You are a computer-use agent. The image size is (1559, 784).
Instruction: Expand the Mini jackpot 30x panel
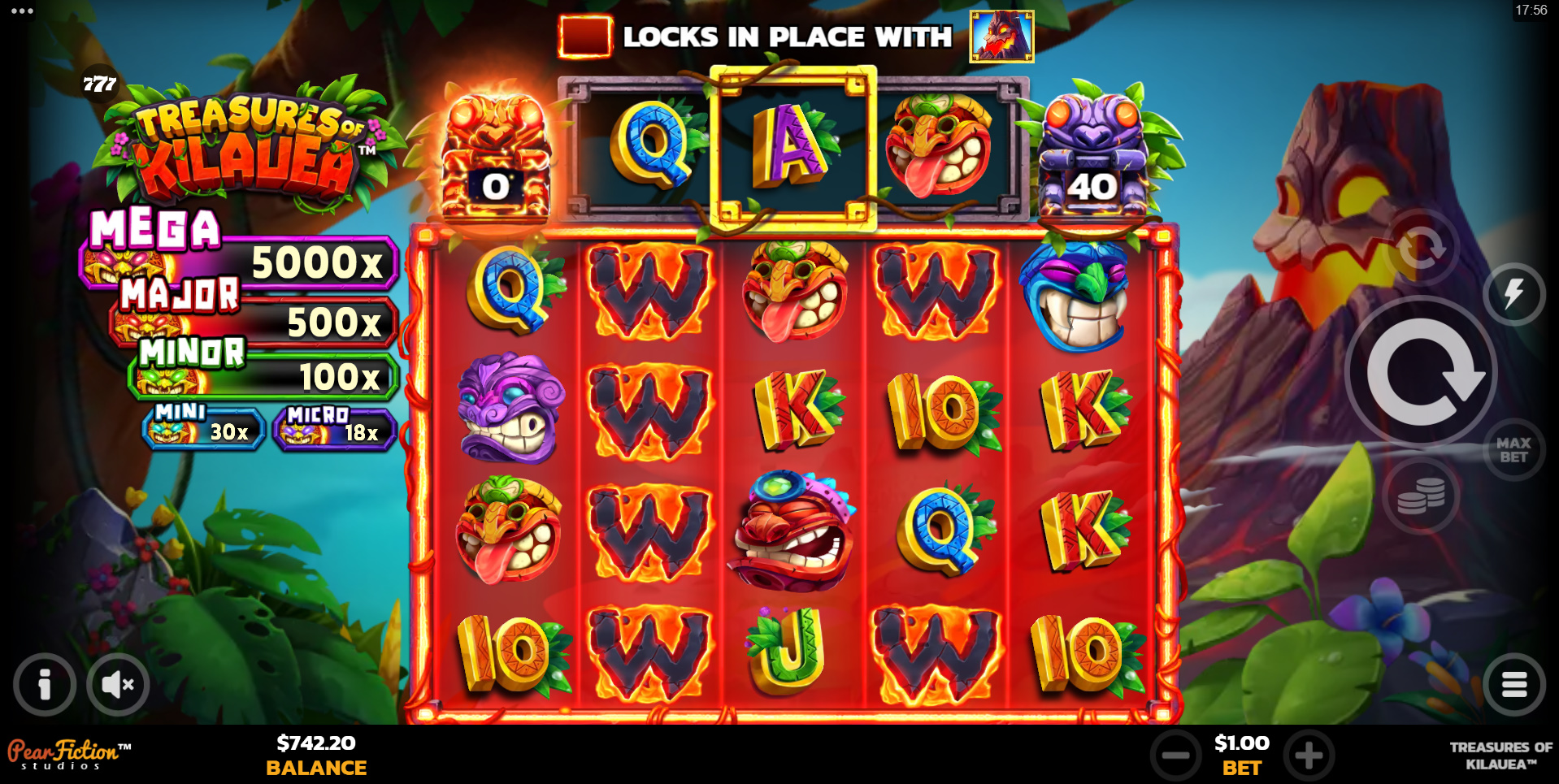tap(202, 429)
